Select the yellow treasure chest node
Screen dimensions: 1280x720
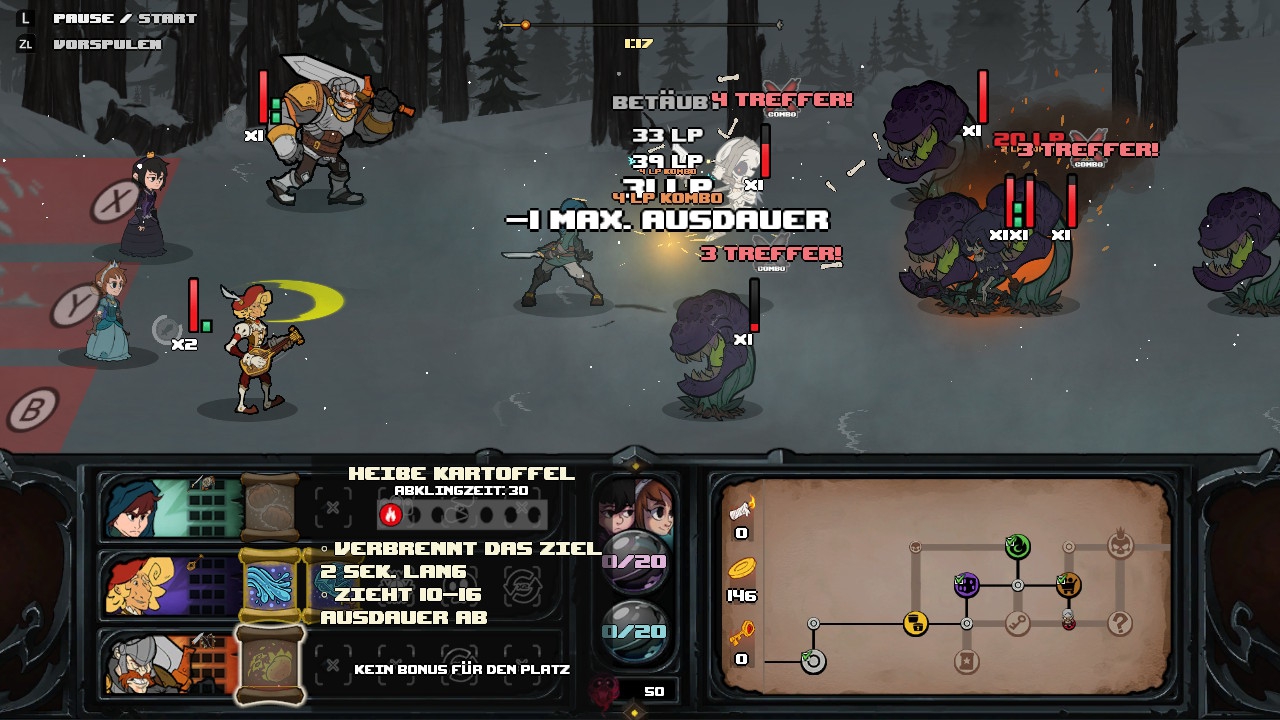click(x=915, y=624)
